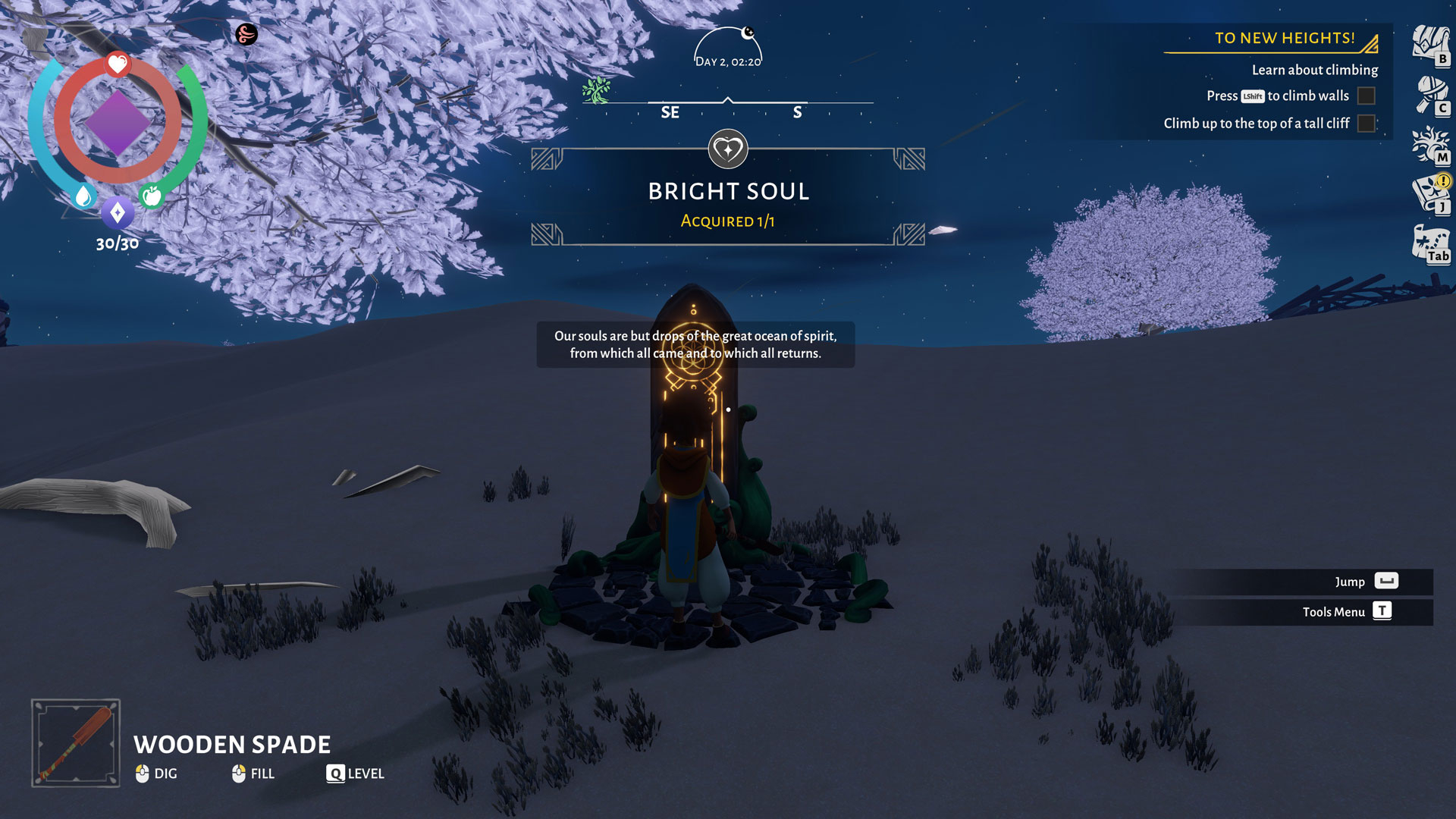Click the Bright Soul acquired banner

[728, 197]
